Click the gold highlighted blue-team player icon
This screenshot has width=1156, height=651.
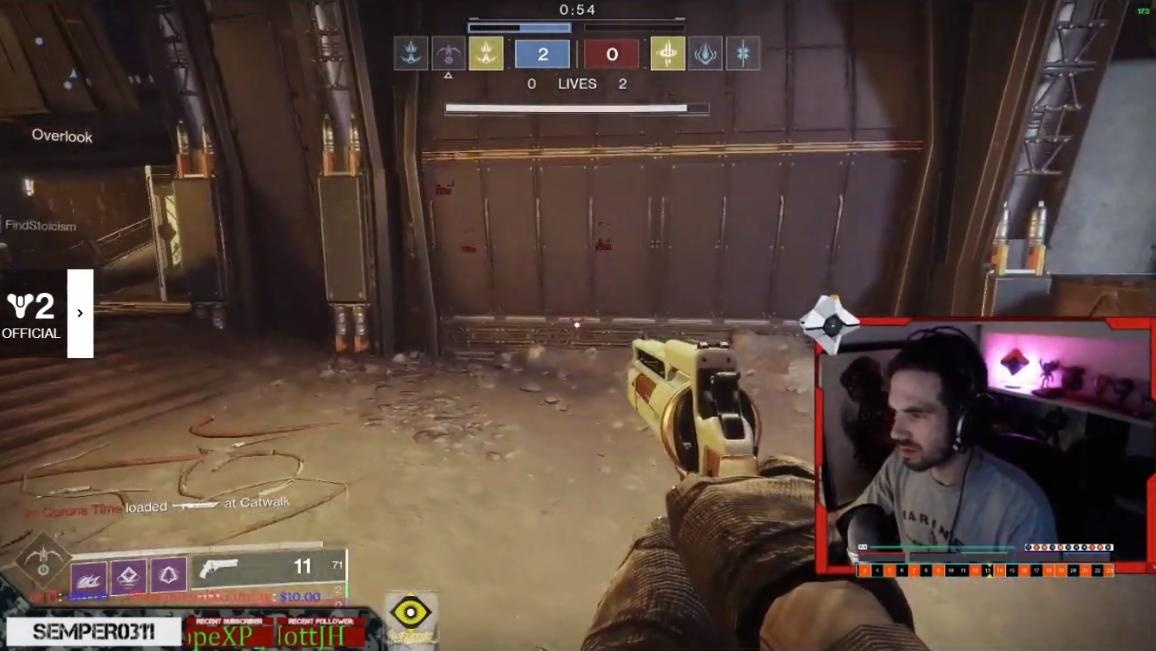tap(486, 54)
